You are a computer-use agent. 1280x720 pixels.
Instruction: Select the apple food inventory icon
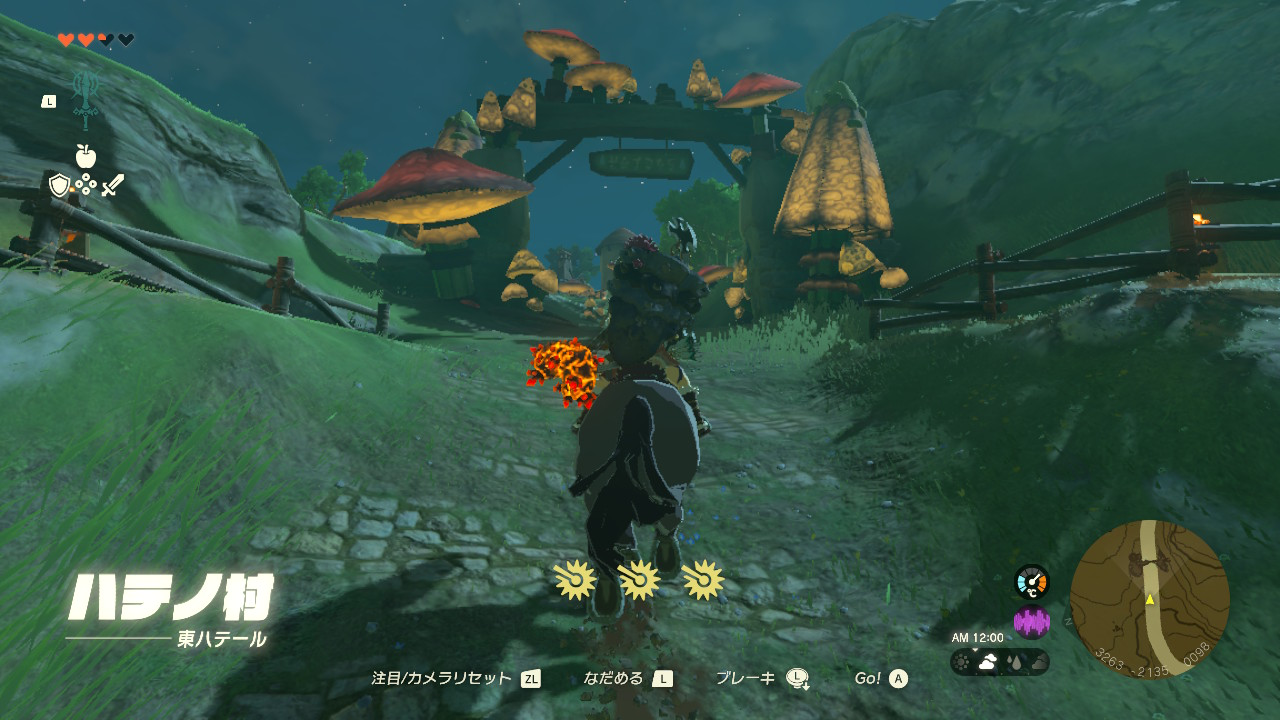point(84,155)
